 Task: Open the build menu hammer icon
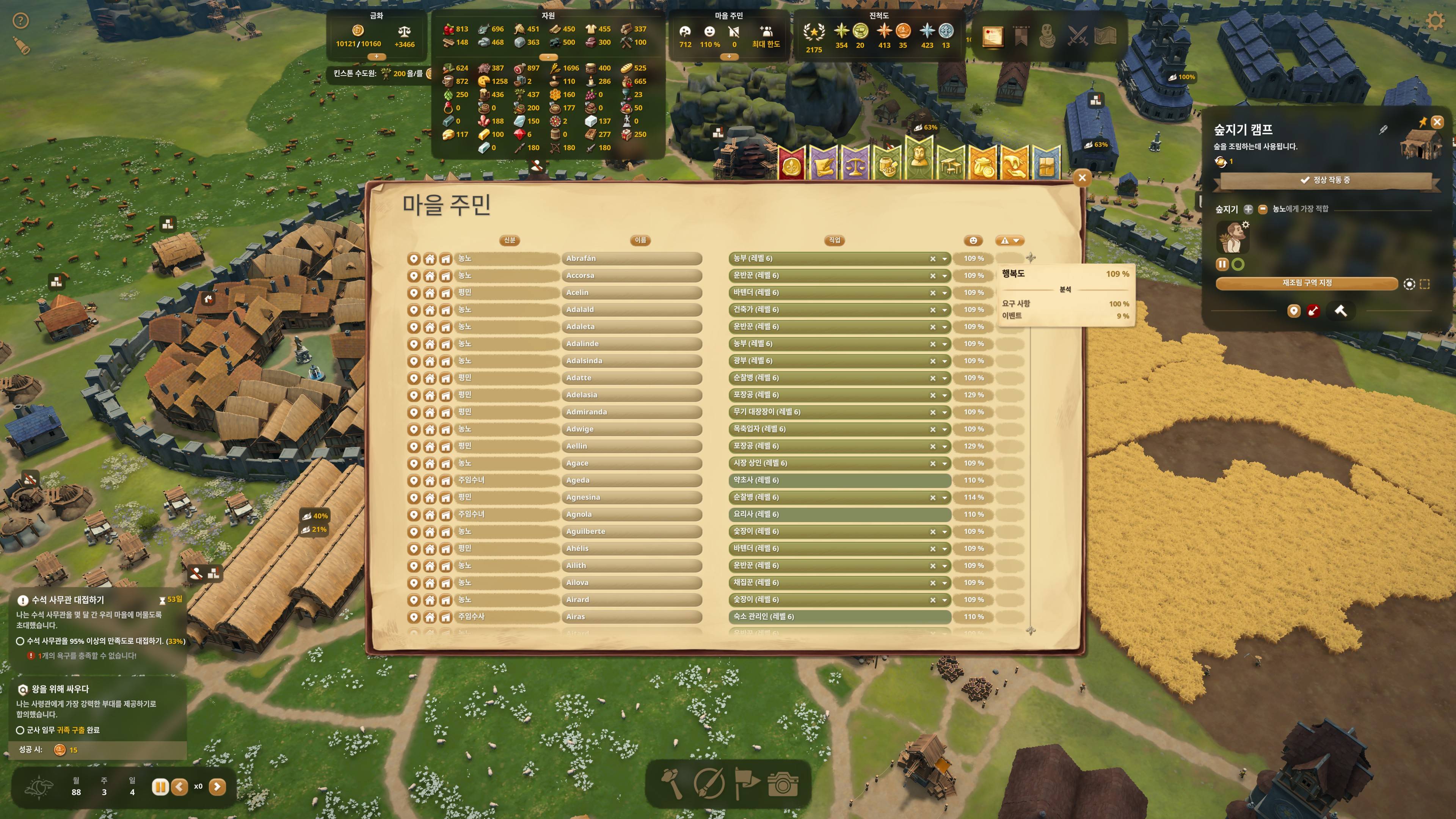point(672,784)
